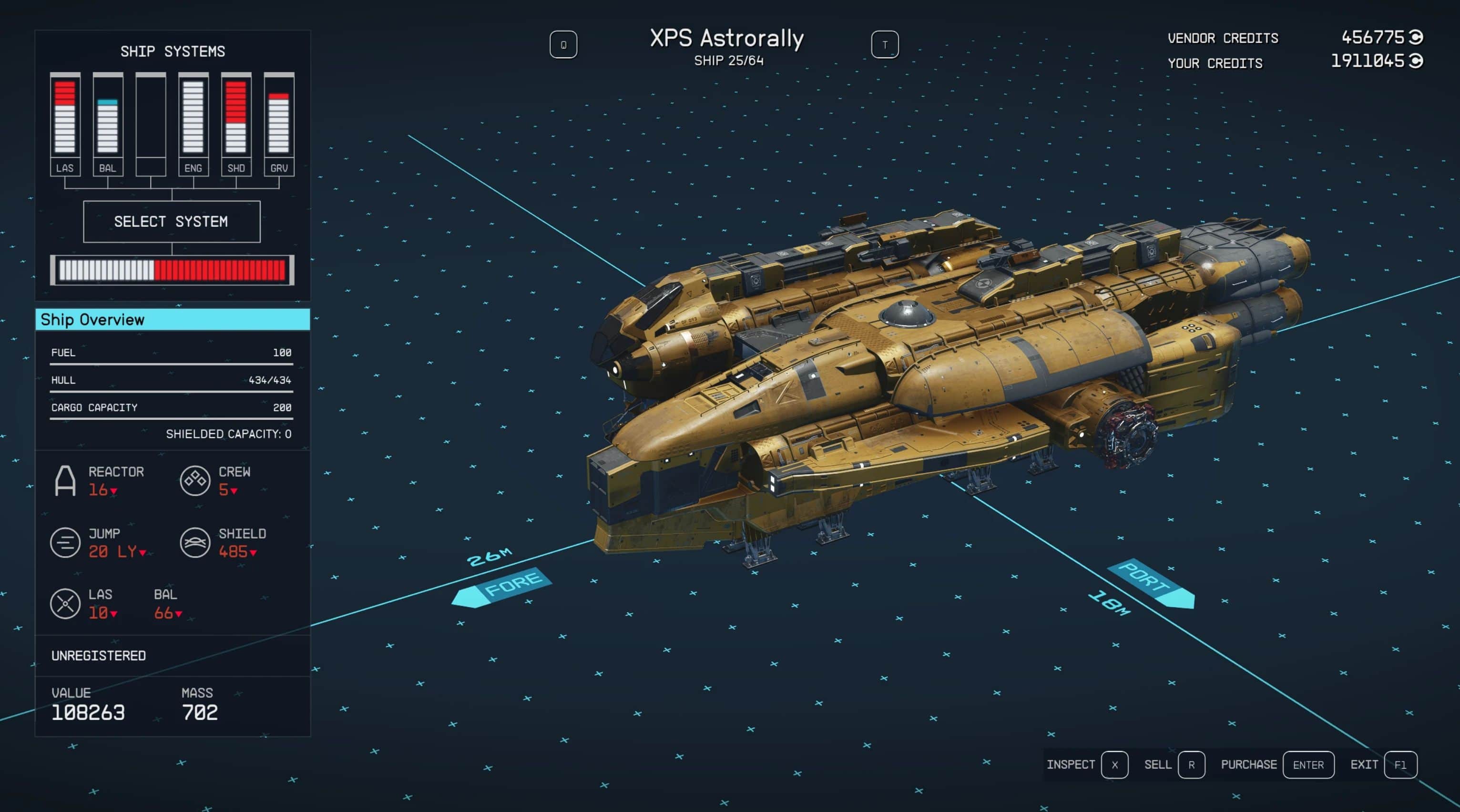This screenshot has height=812, width=1460.
Task: Select the GRV grav drive column
Action: pos(279,124)
